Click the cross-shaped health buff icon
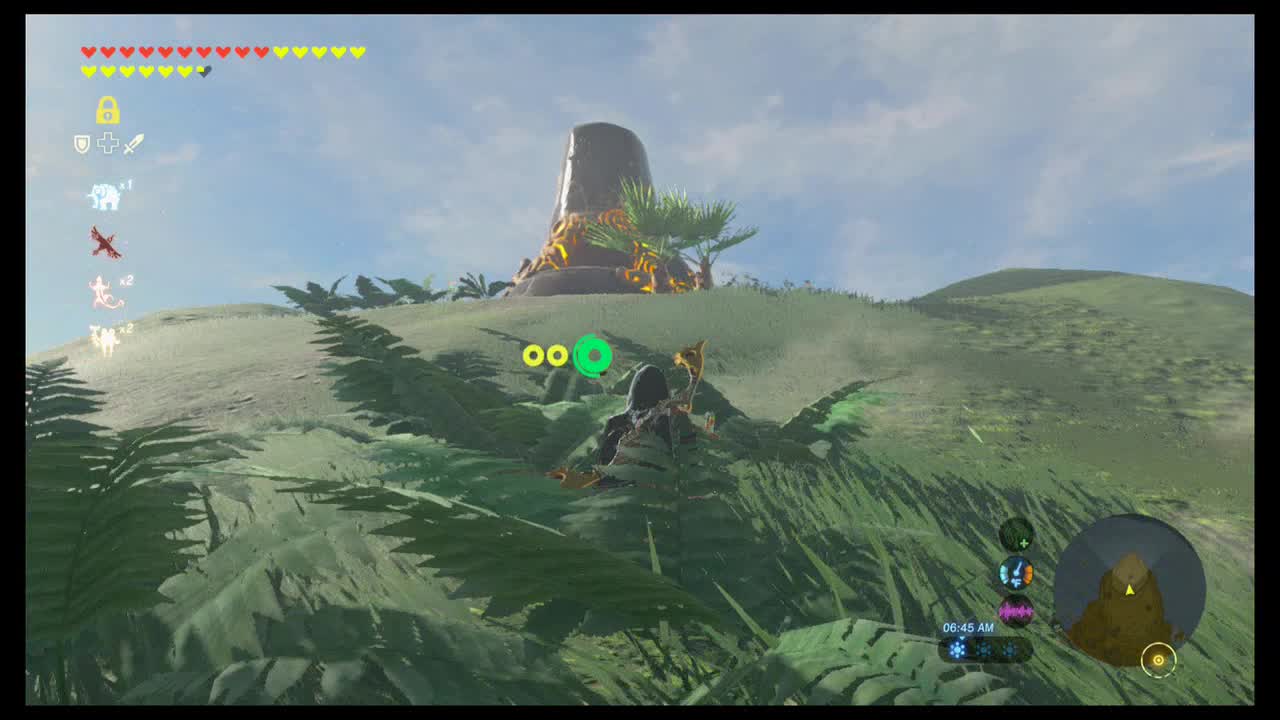1280x720 pixels. point(107,142)
